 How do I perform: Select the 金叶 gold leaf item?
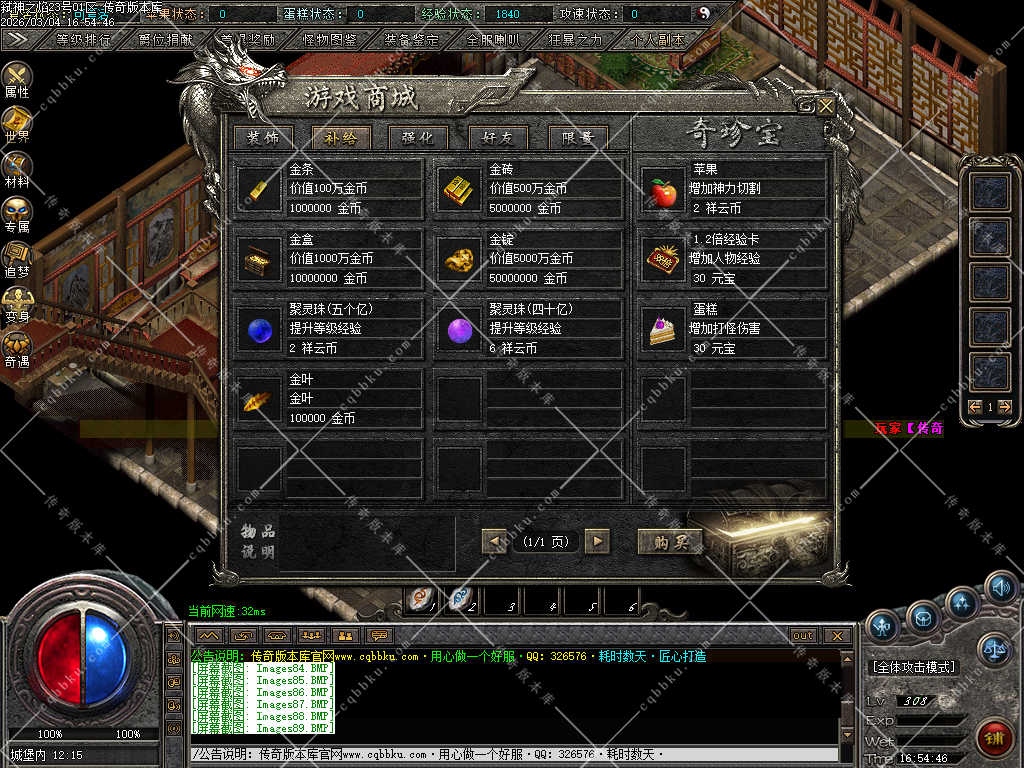point(260,399)
